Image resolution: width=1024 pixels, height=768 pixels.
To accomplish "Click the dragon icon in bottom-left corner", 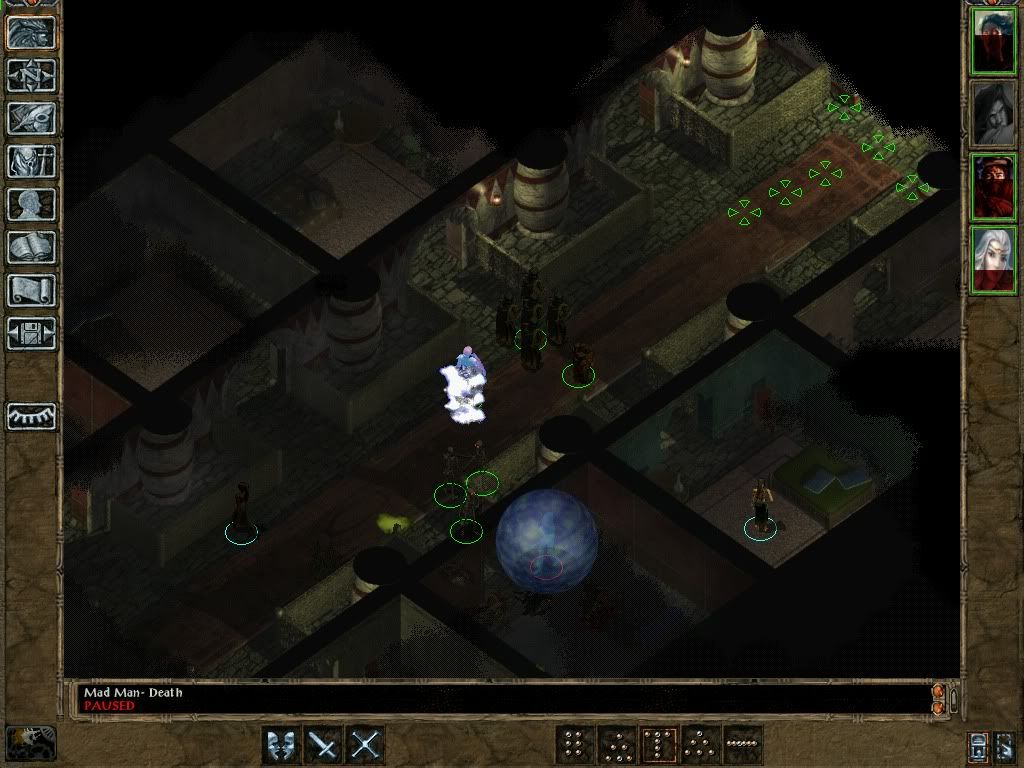I will click(30, 743).
